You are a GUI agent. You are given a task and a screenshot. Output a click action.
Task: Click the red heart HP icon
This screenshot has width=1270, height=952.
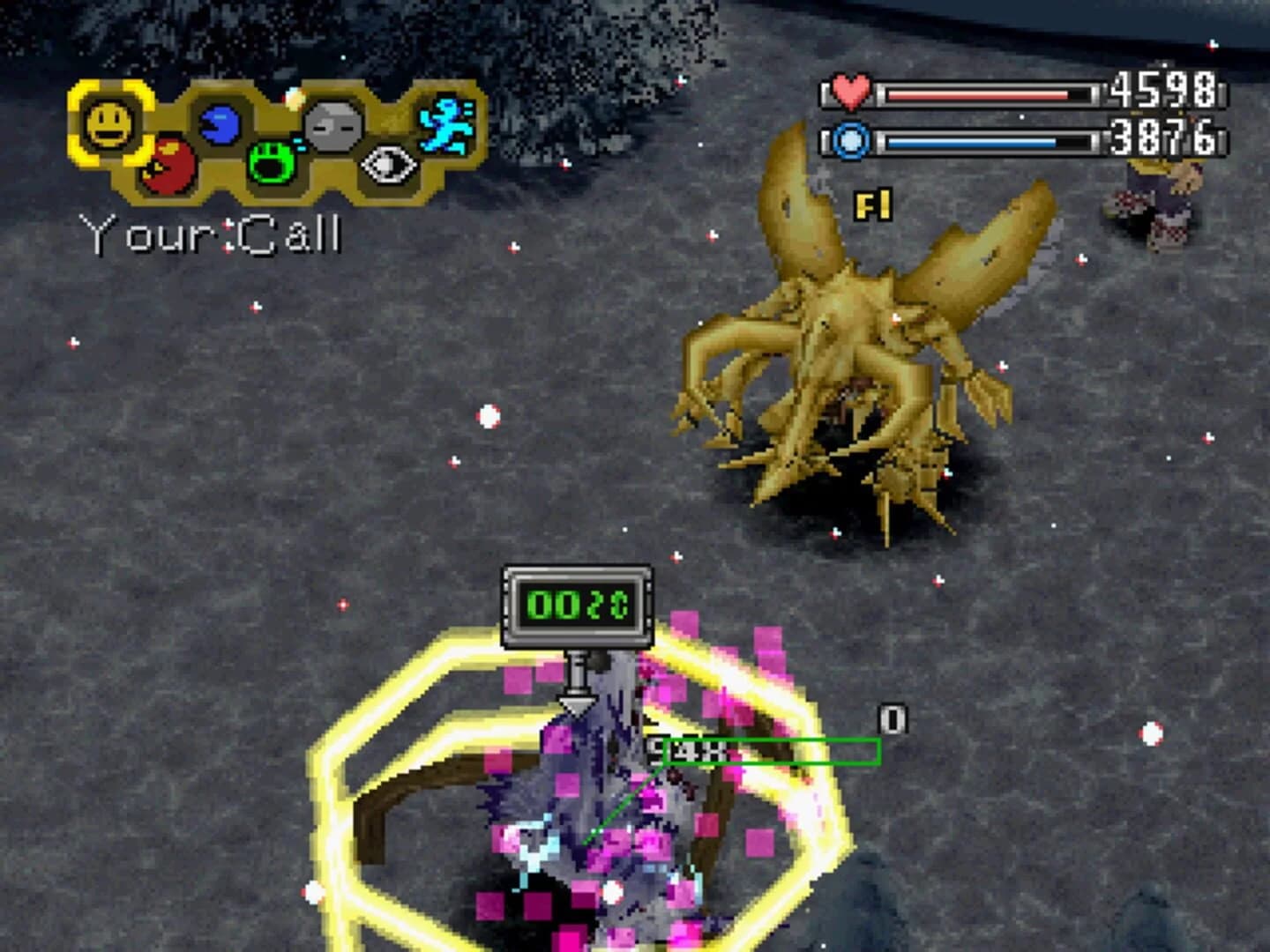848,91
